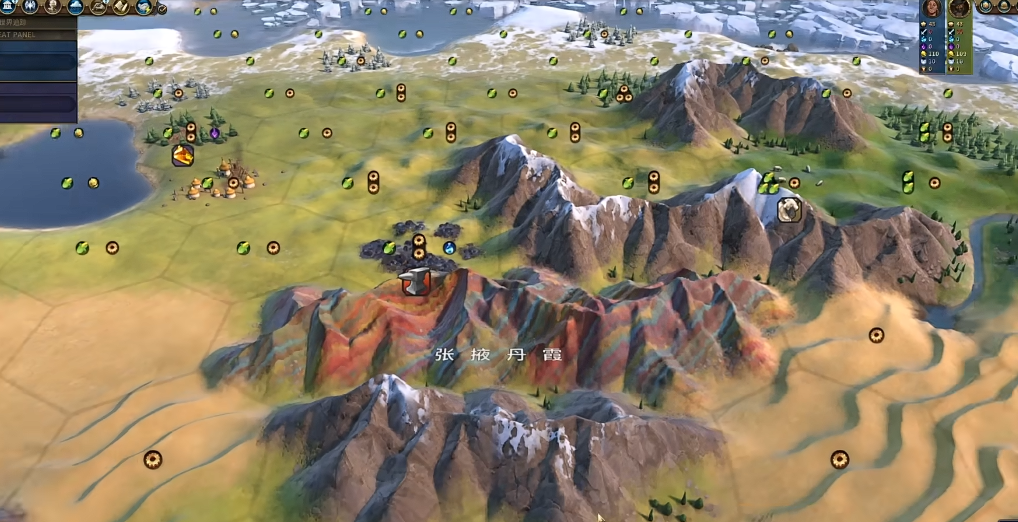
Task: Open the globe with lightning climate icon
Action: 144,7
